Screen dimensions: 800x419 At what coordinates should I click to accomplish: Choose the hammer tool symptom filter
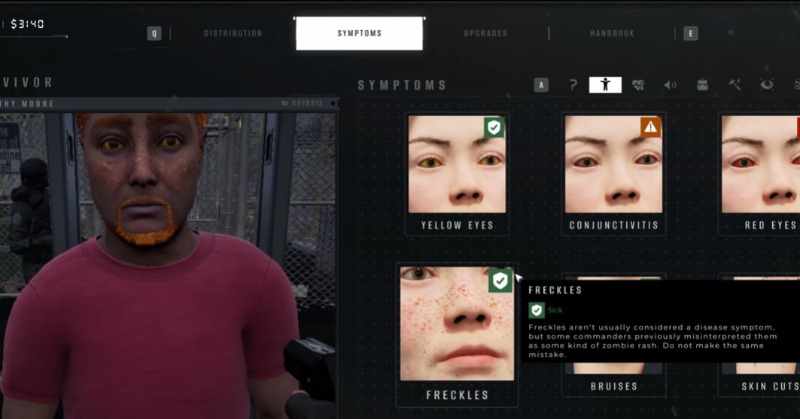pos(735,85)
